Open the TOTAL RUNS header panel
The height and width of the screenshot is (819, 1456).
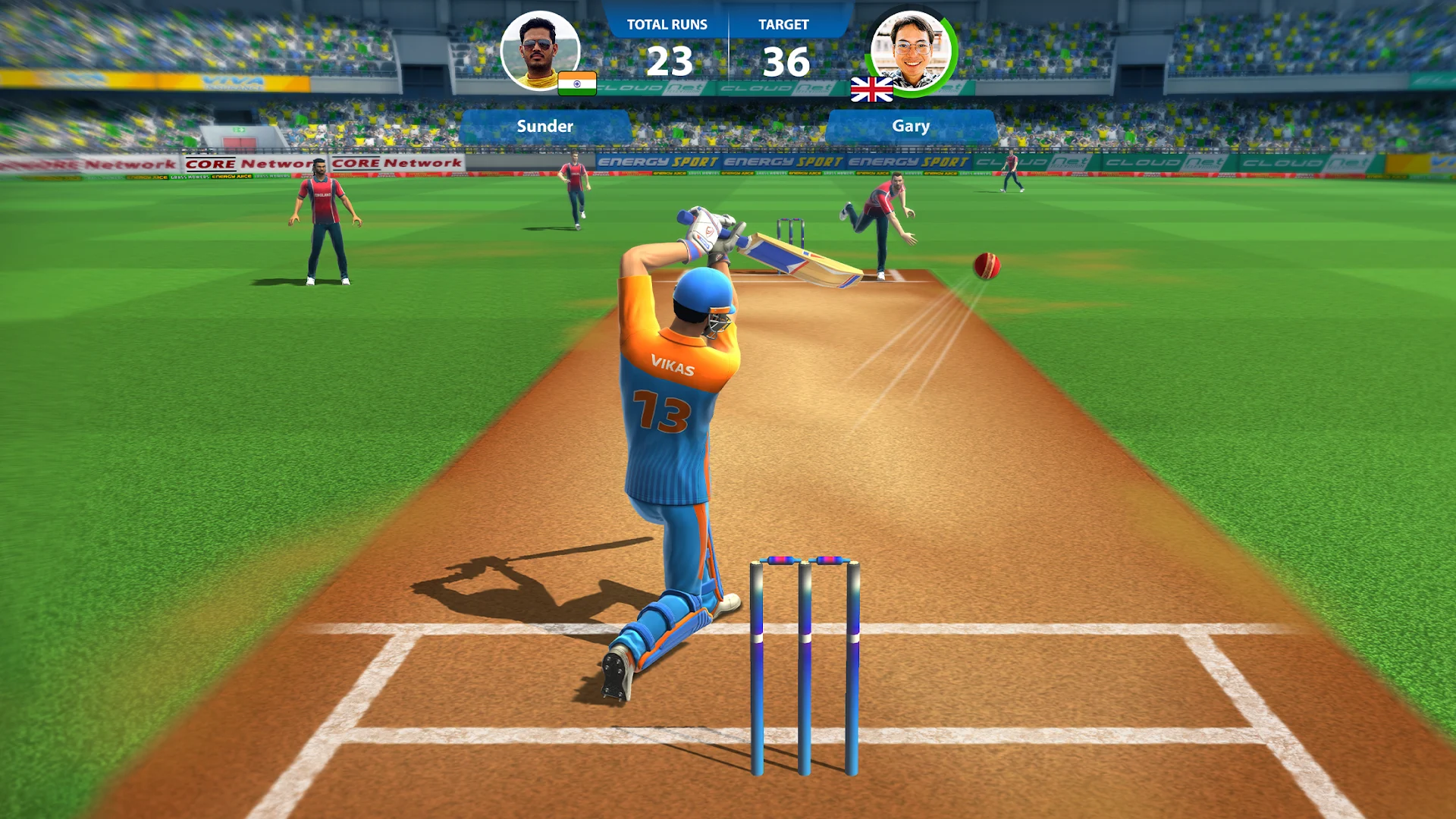point(666,24)
